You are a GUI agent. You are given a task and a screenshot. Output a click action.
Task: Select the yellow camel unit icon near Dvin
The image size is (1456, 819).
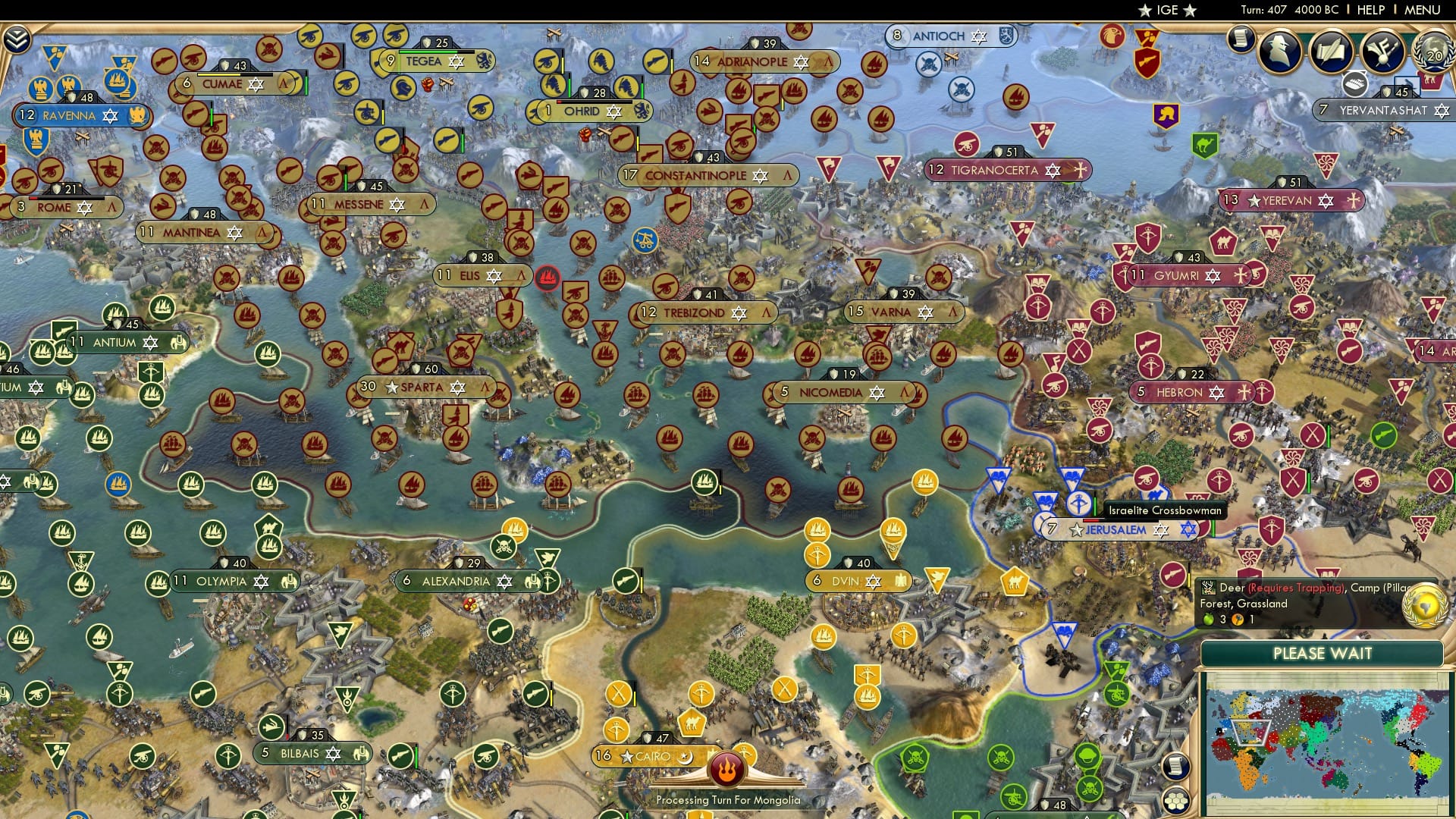1014,582
